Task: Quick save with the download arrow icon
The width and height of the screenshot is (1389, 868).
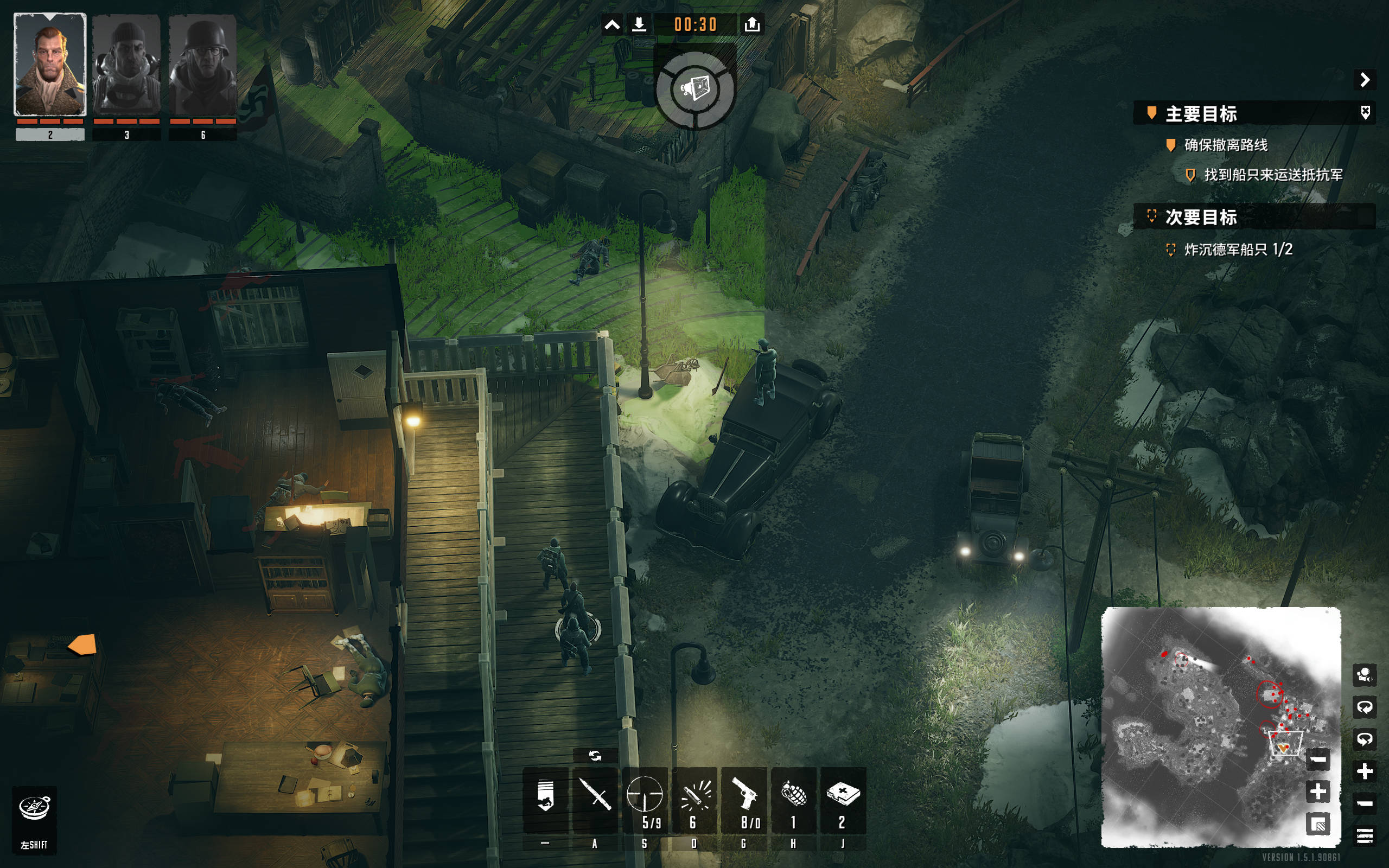Action: click(639, 25)
